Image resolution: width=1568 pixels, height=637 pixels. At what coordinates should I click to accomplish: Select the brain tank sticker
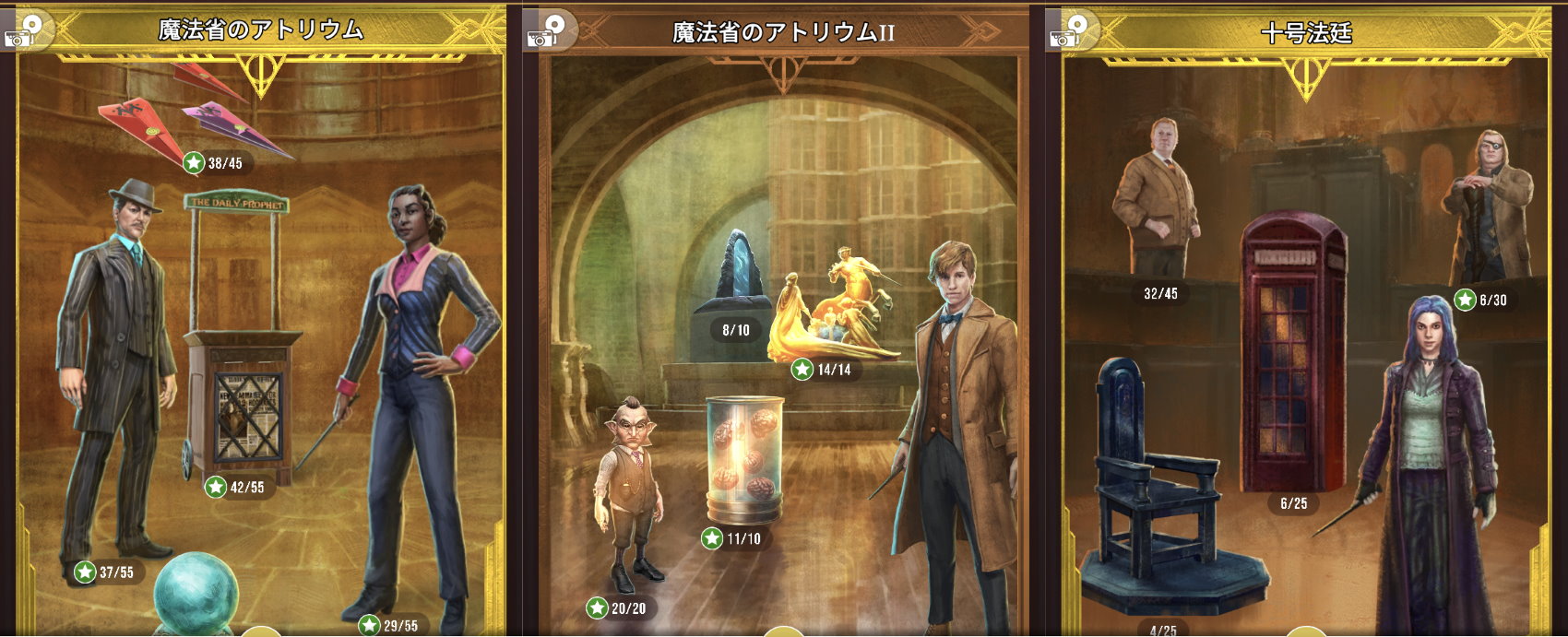point(743,456)
